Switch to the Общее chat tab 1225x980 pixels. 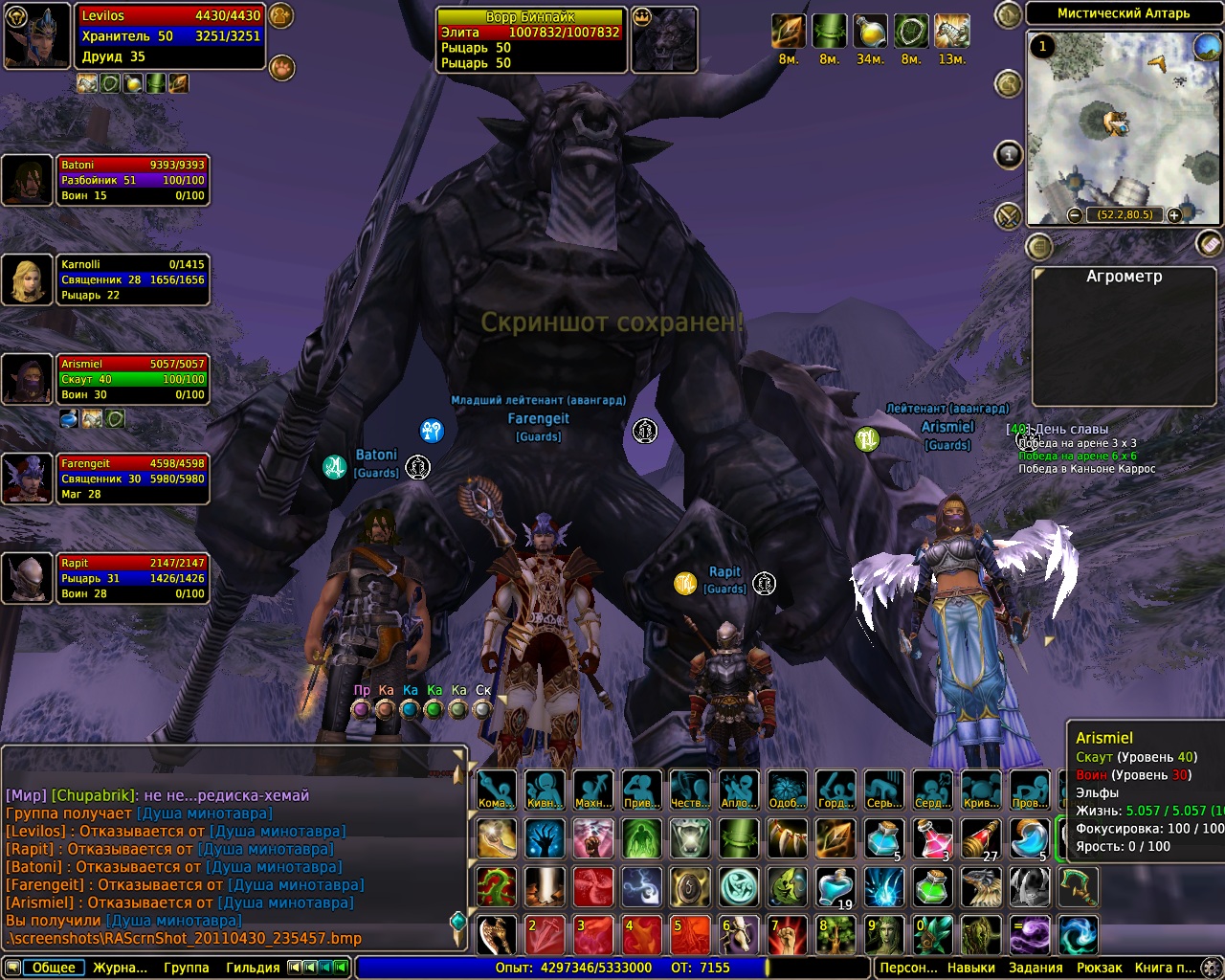coord(54,968)
